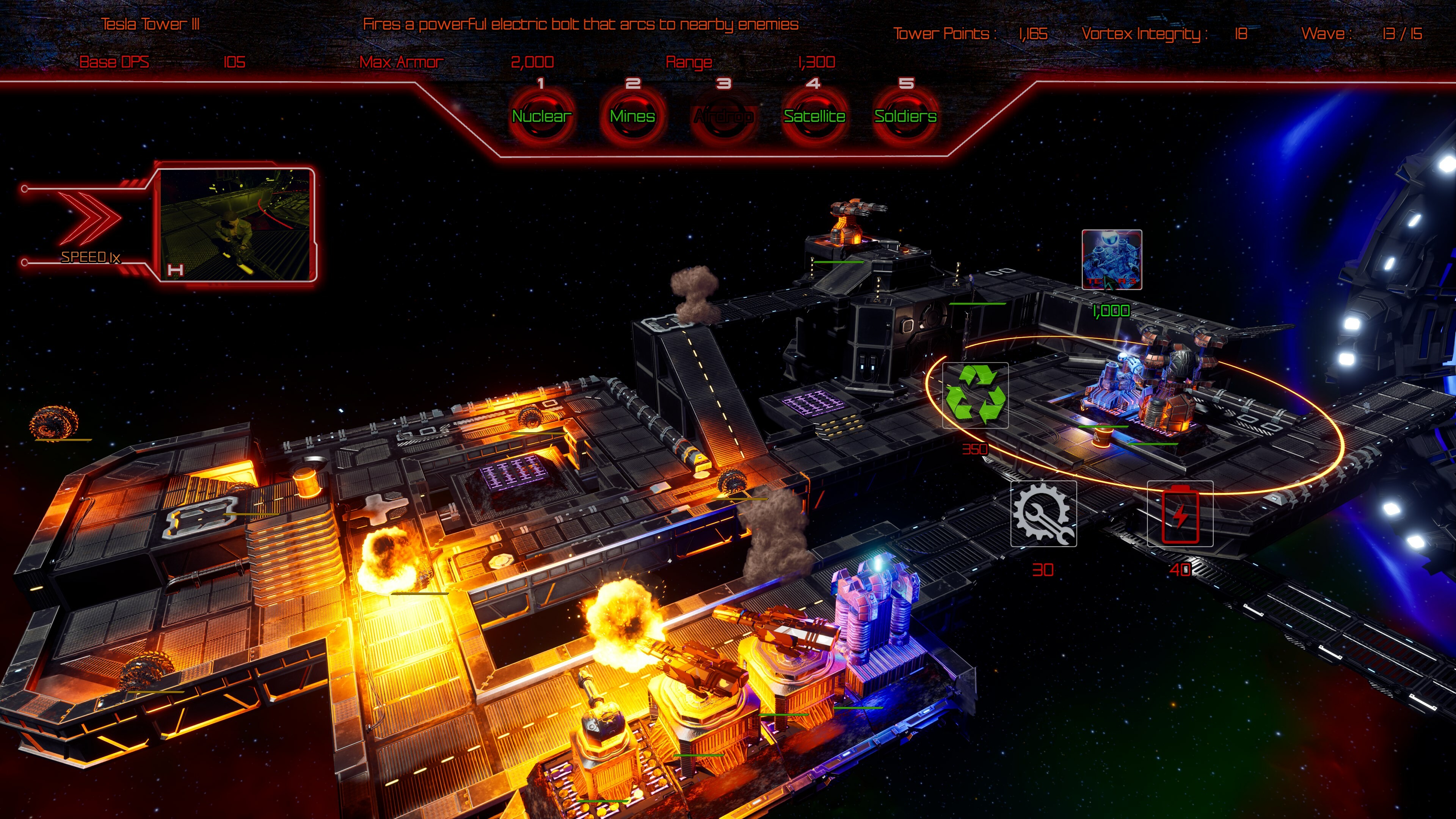Screen dimensions: 1456x819
Task: Select the Mines ability button
Action: (x=632, y=116)
